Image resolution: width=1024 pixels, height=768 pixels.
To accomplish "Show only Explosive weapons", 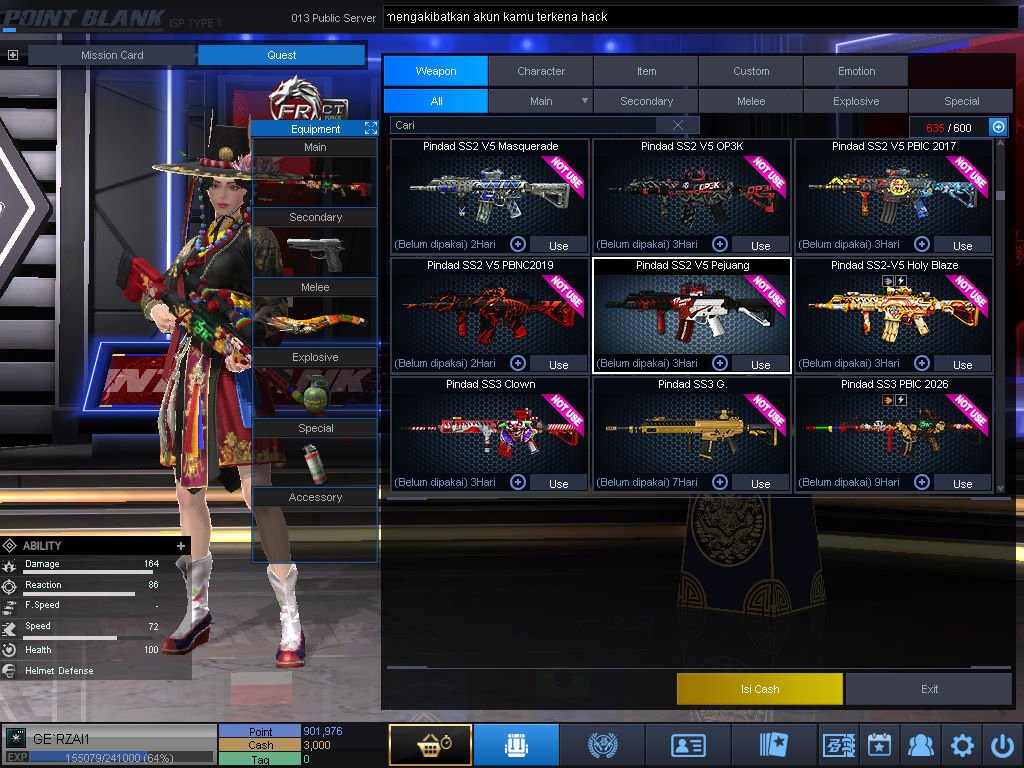I will coord(856,101).
